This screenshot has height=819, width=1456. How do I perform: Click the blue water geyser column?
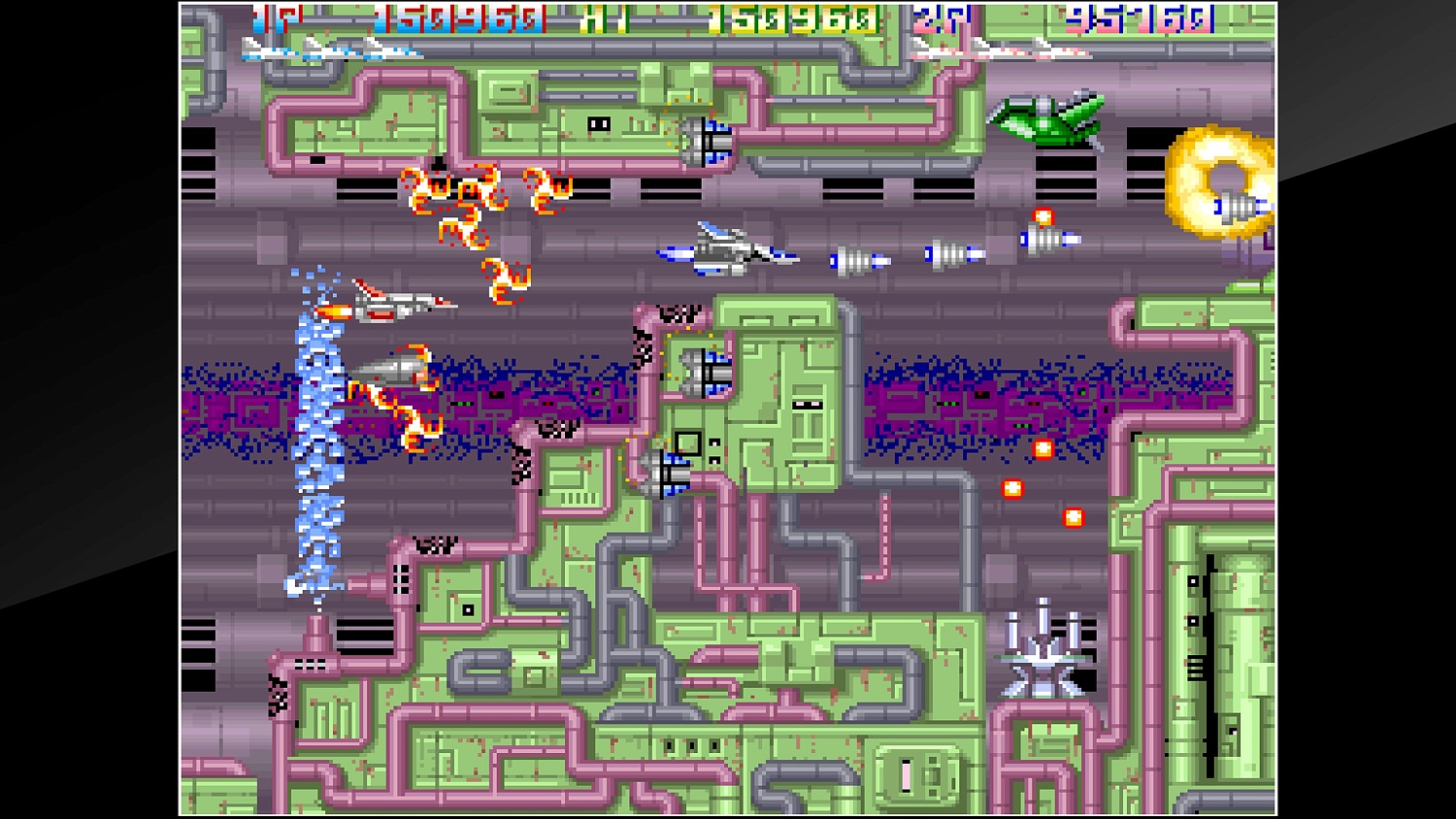click(315, 437)
